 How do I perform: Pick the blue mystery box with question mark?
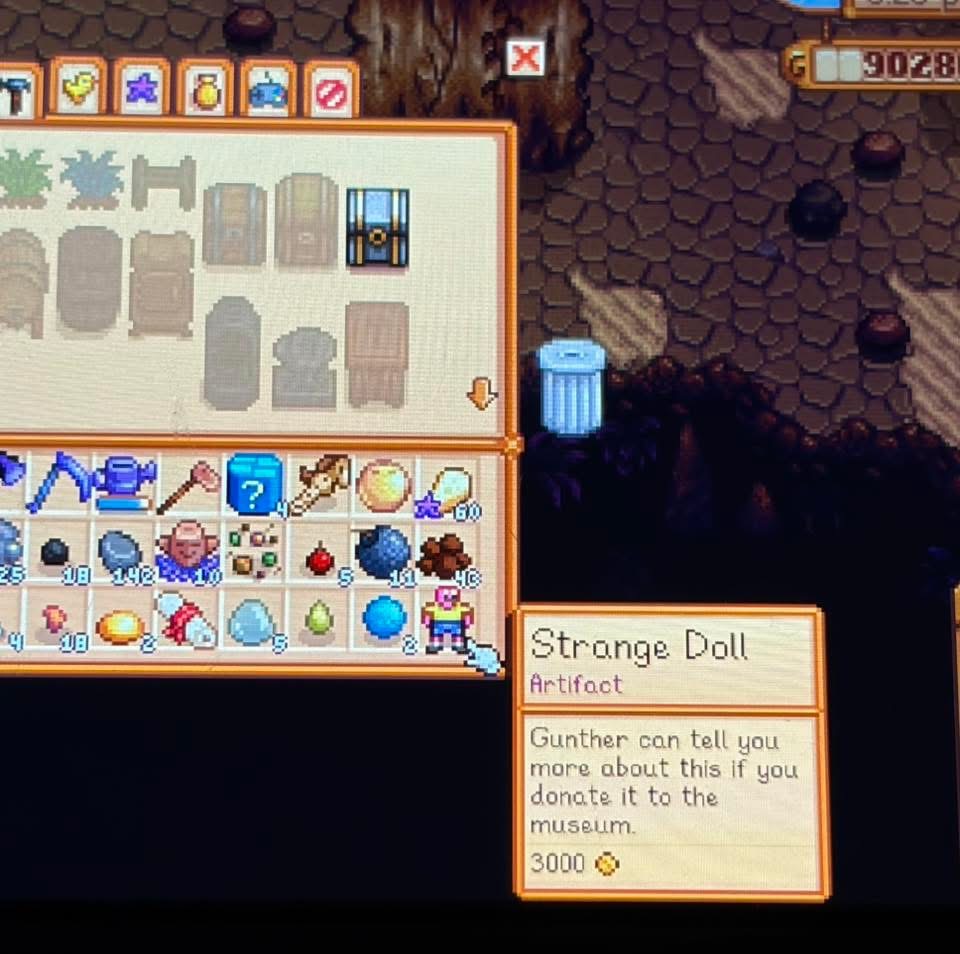[254, 485]
